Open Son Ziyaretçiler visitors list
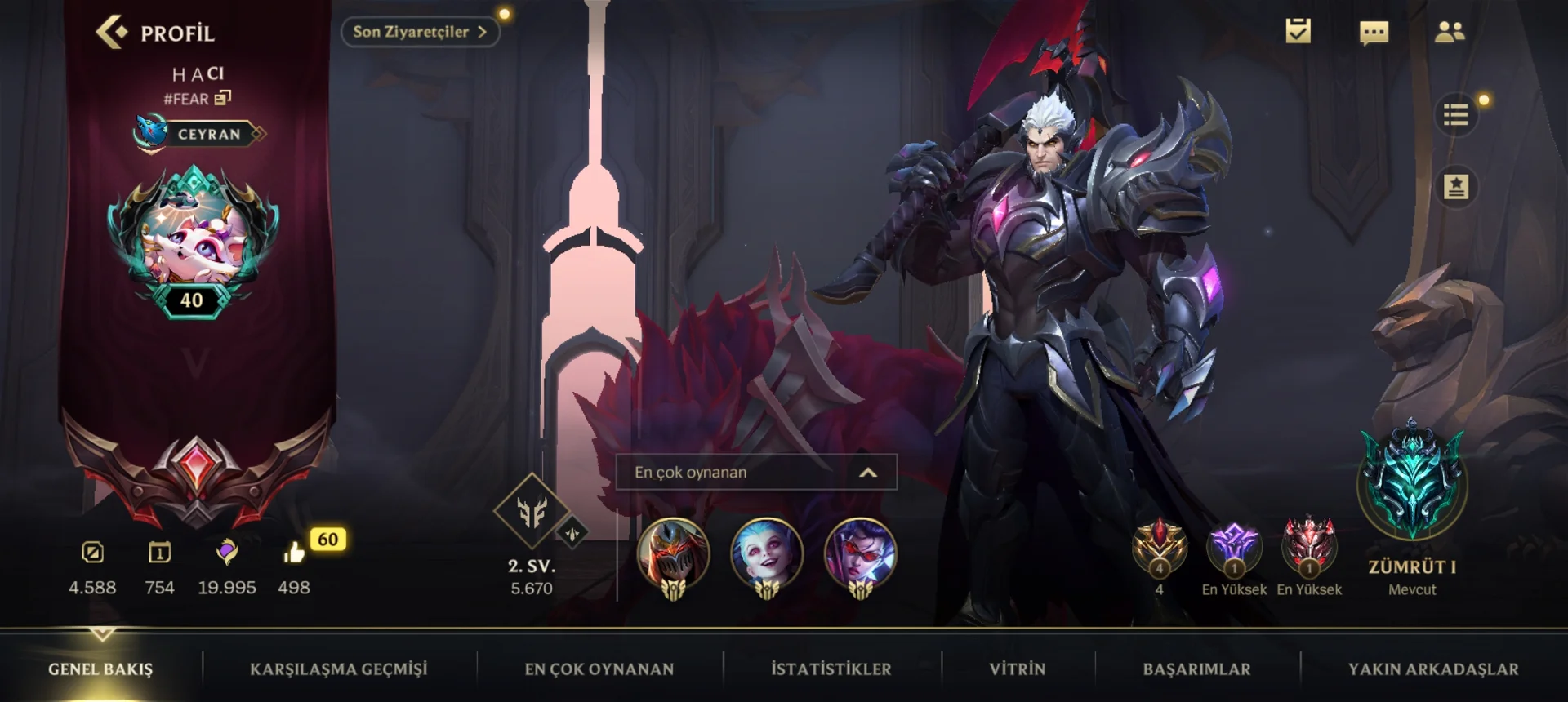 tap(419, 32)
